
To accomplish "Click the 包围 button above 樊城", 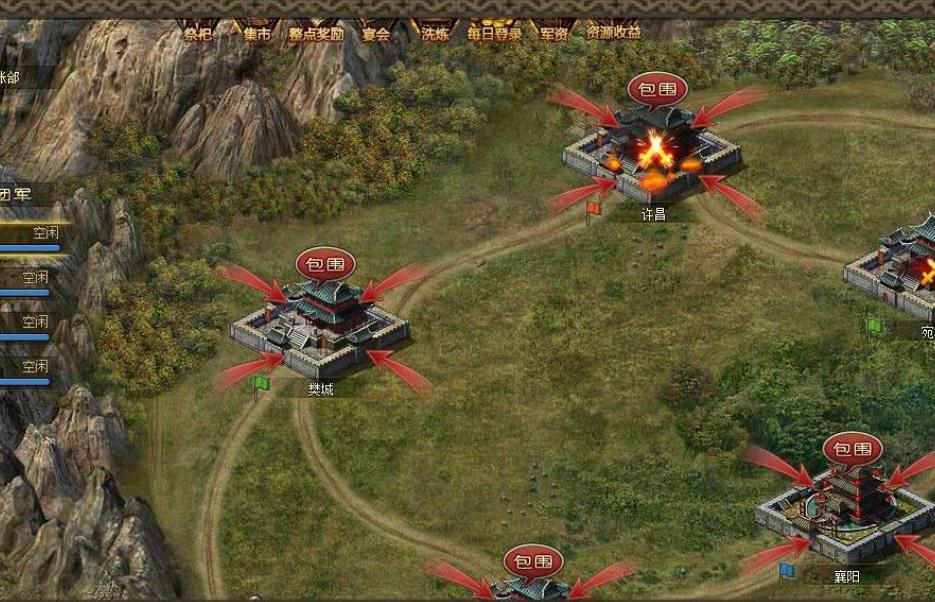I will [x=325, y=265].
